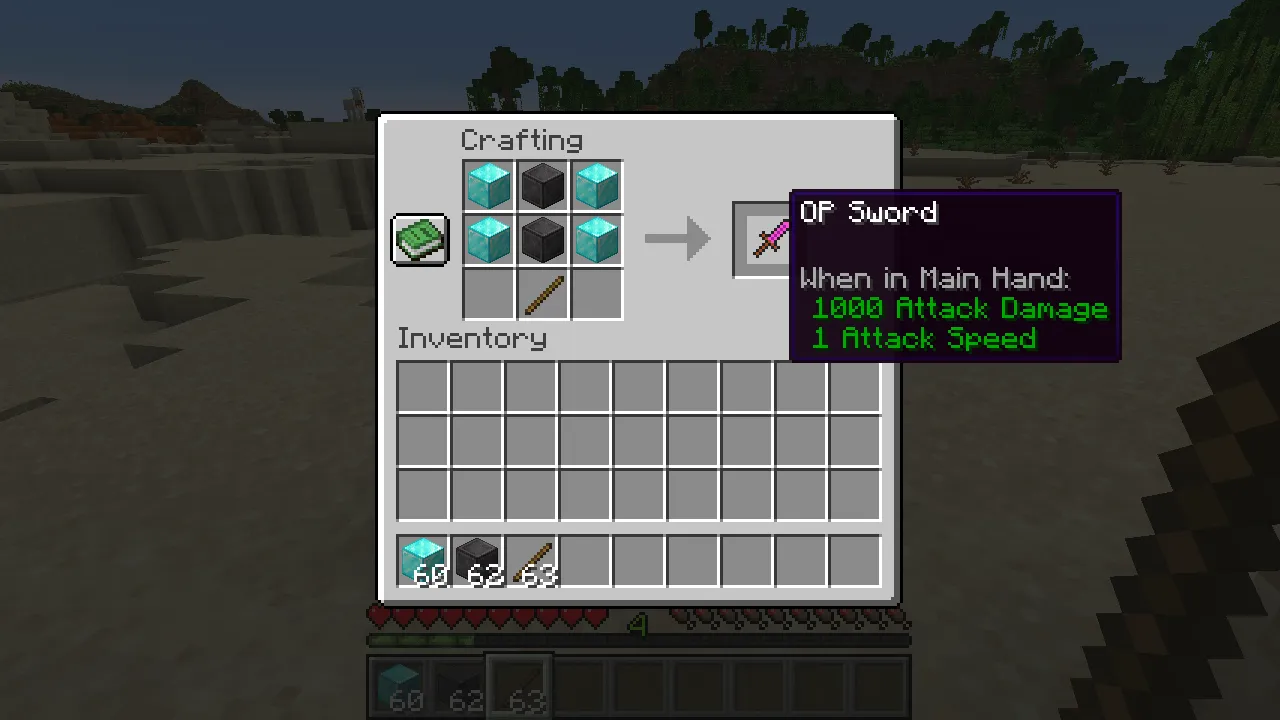
Task: Select the obsidian in the middle crafting row
Action: coord(543,239)
